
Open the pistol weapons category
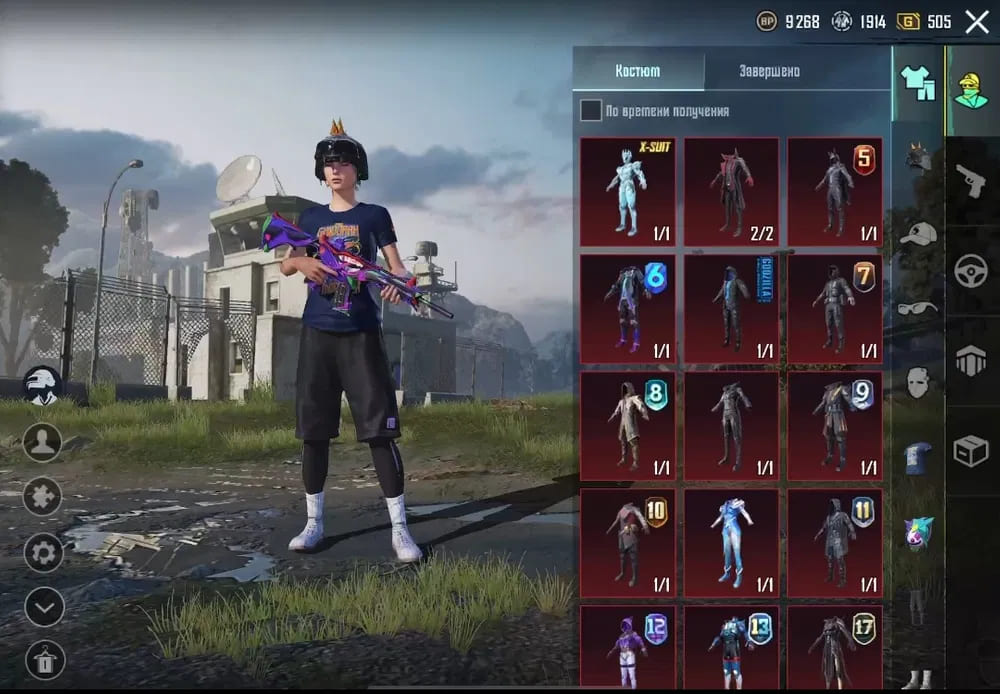pos(970,182)
